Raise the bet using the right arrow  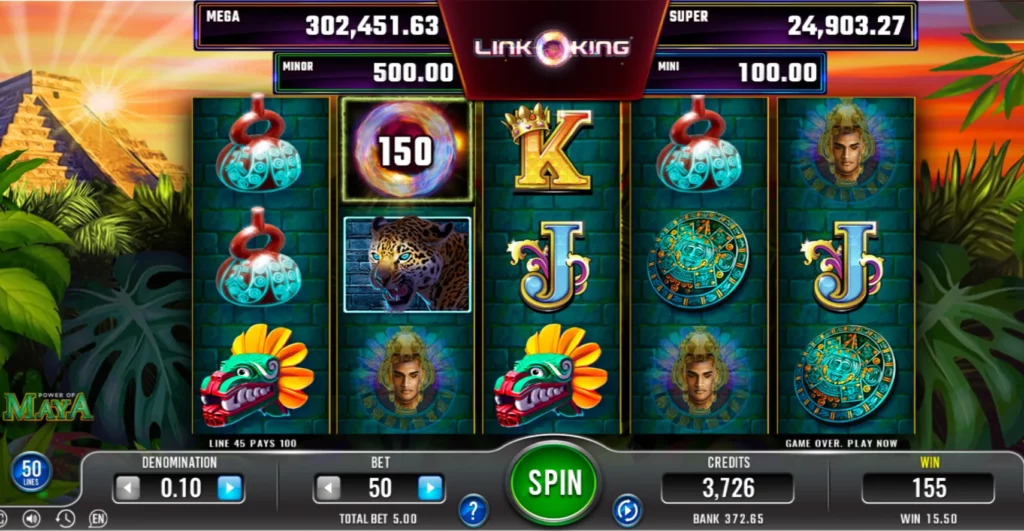(430, 488)
